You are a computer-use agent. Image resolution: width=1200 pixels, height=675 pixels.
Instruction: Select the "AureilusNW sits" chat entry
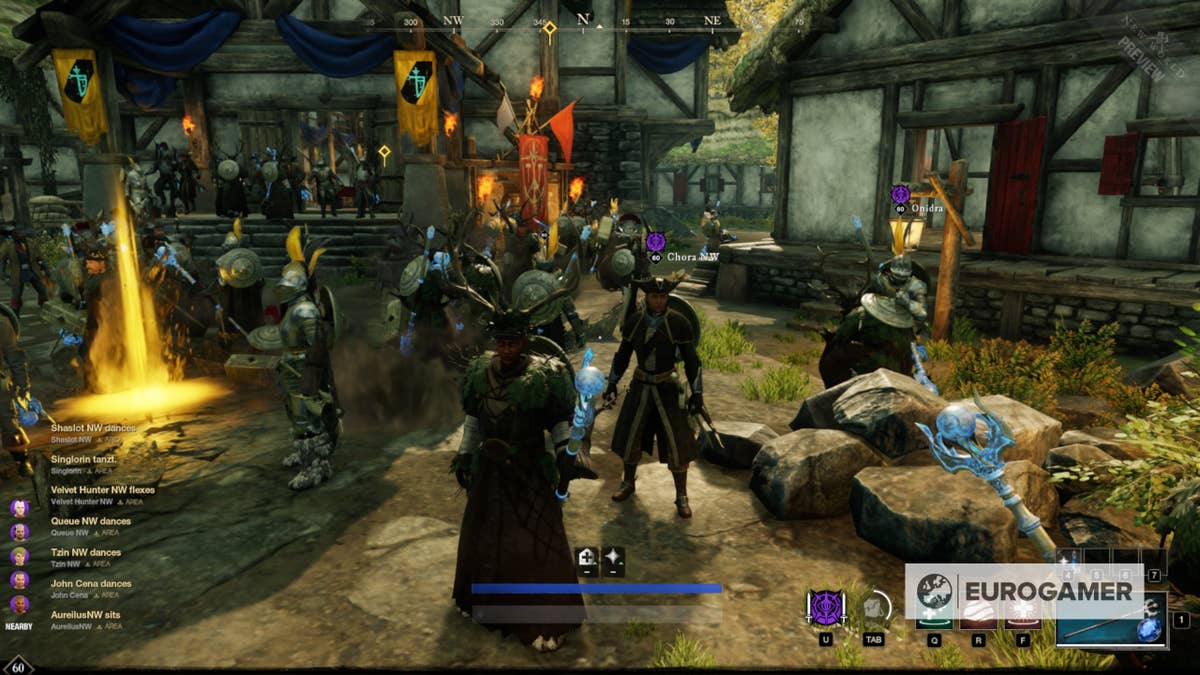86,614
